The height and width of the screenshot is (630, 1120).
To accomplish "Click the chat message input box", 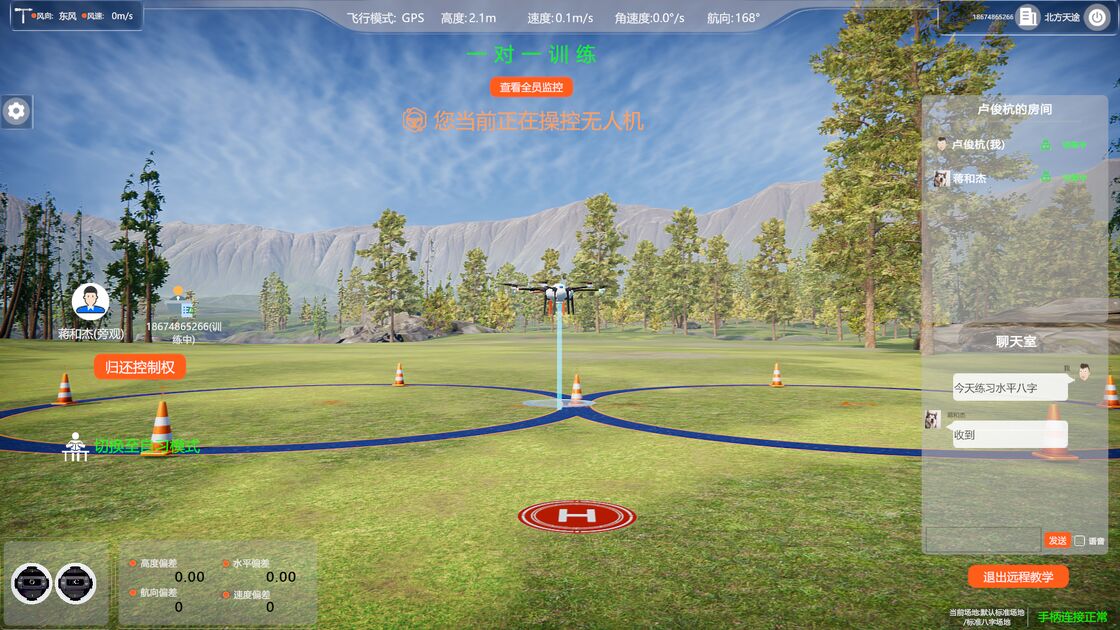I will pos(982,540).
